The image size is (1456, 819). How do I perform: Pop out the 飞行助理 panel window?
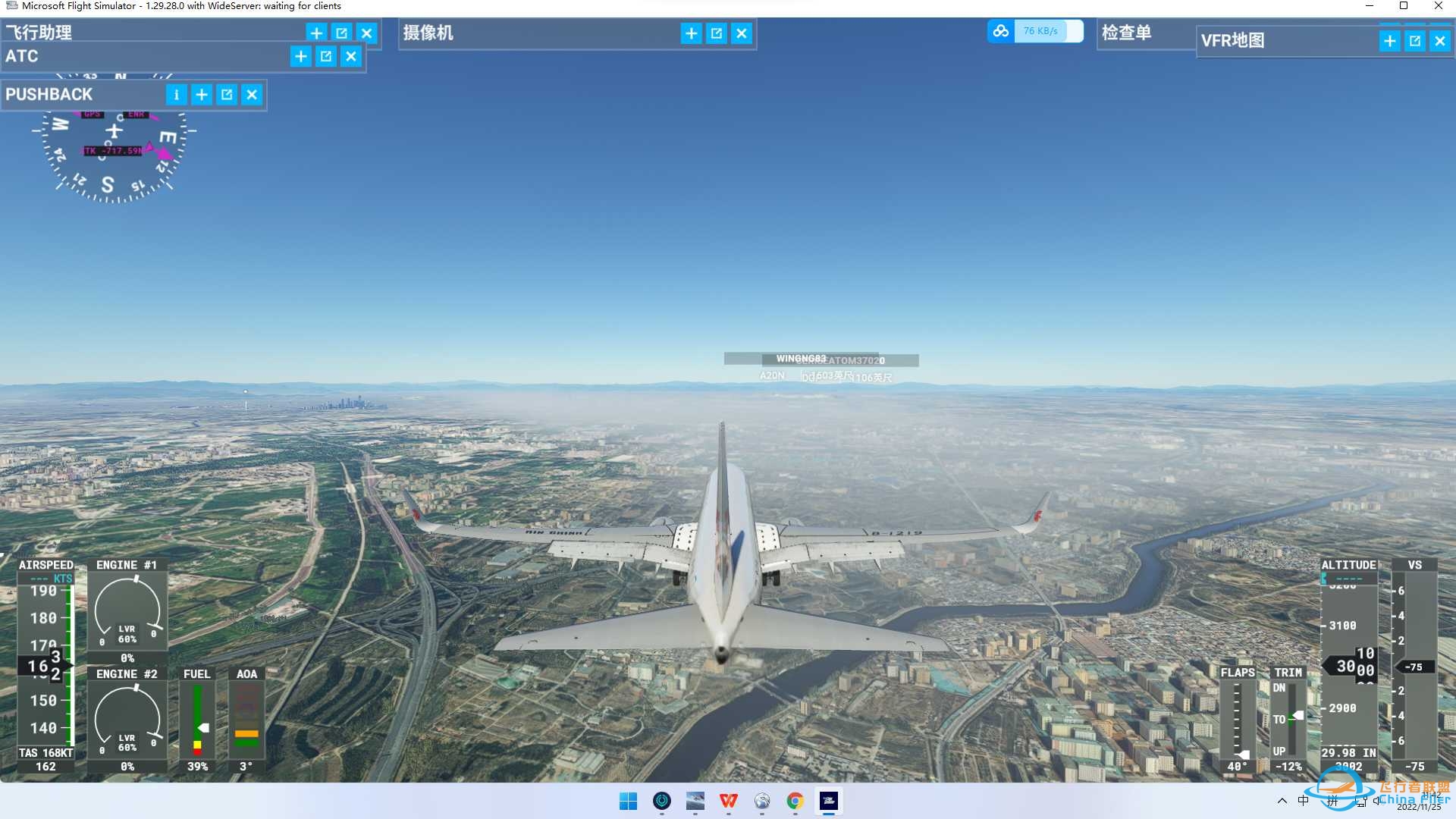[342, 33]
